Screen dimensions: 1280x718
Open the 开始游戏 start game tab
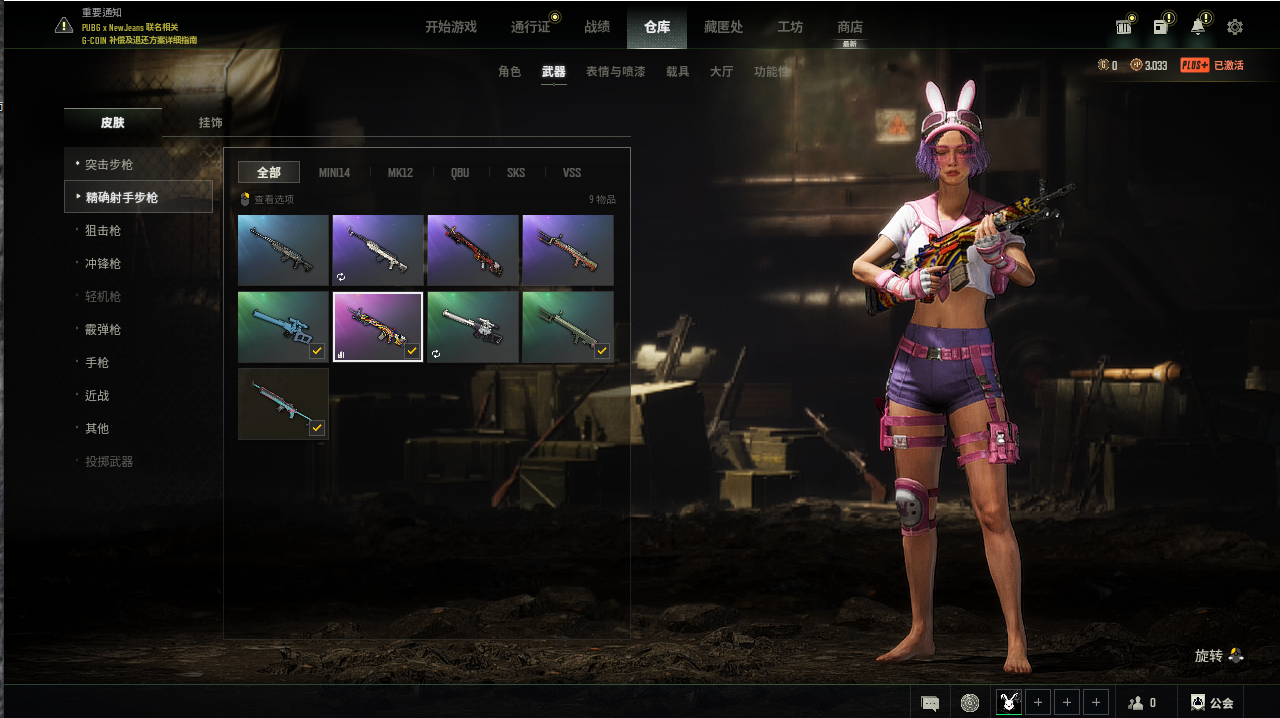pos(451,27)
